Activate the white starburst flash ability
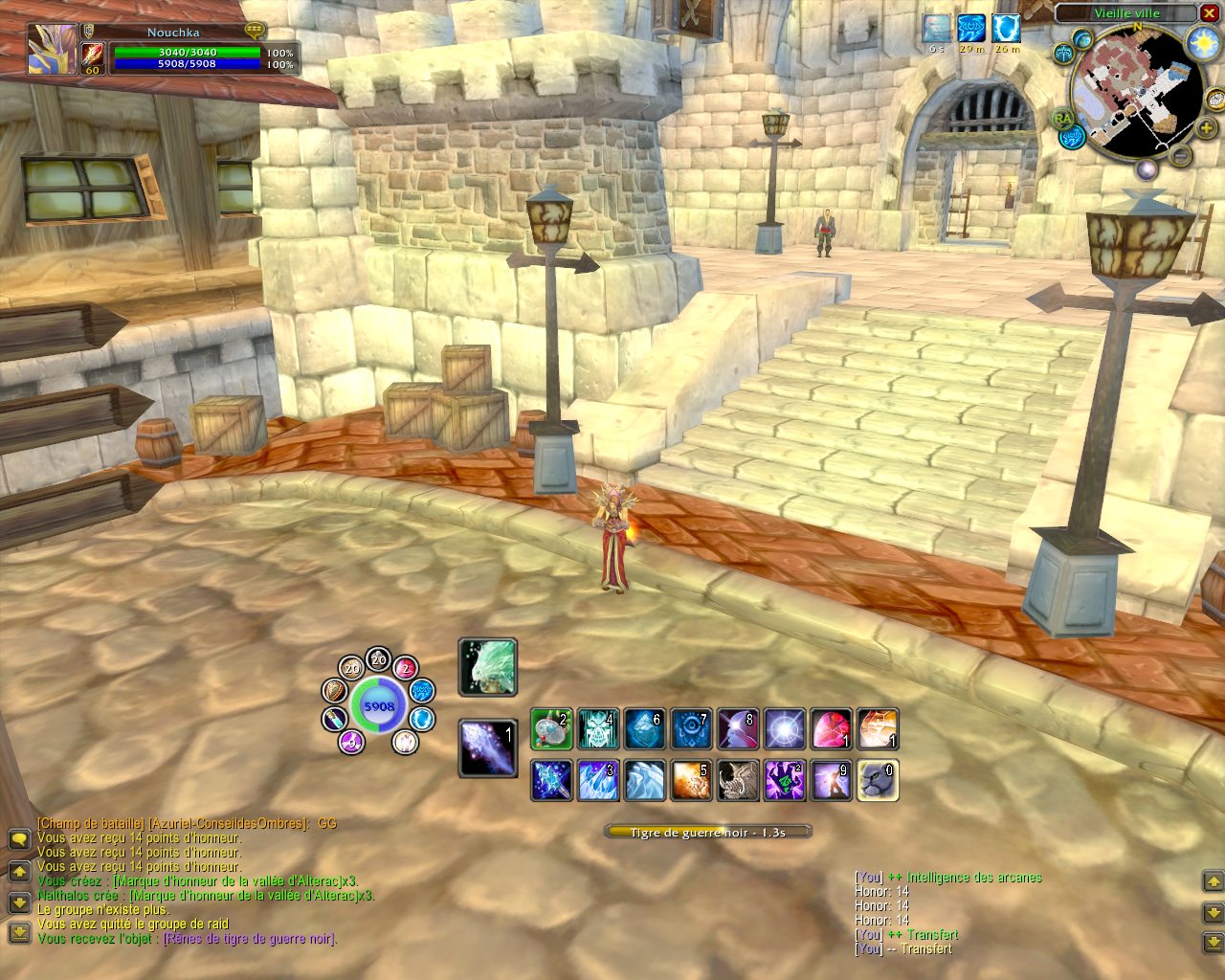1225x980 pixels. (784, 729)
